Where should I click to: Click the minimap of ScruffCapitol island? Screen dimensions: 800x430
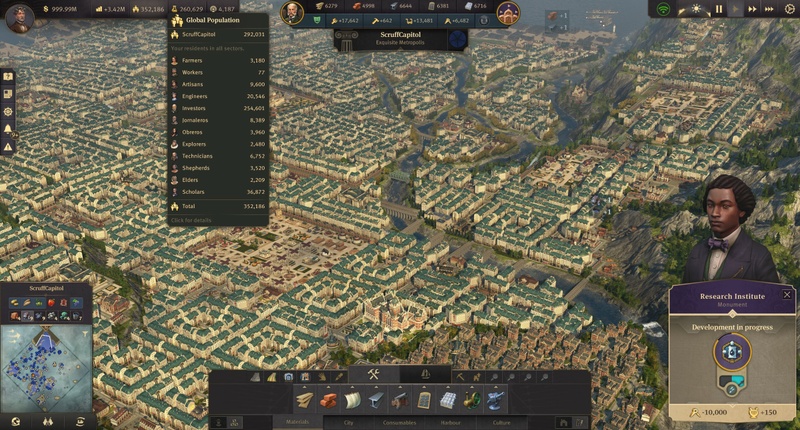46,366
